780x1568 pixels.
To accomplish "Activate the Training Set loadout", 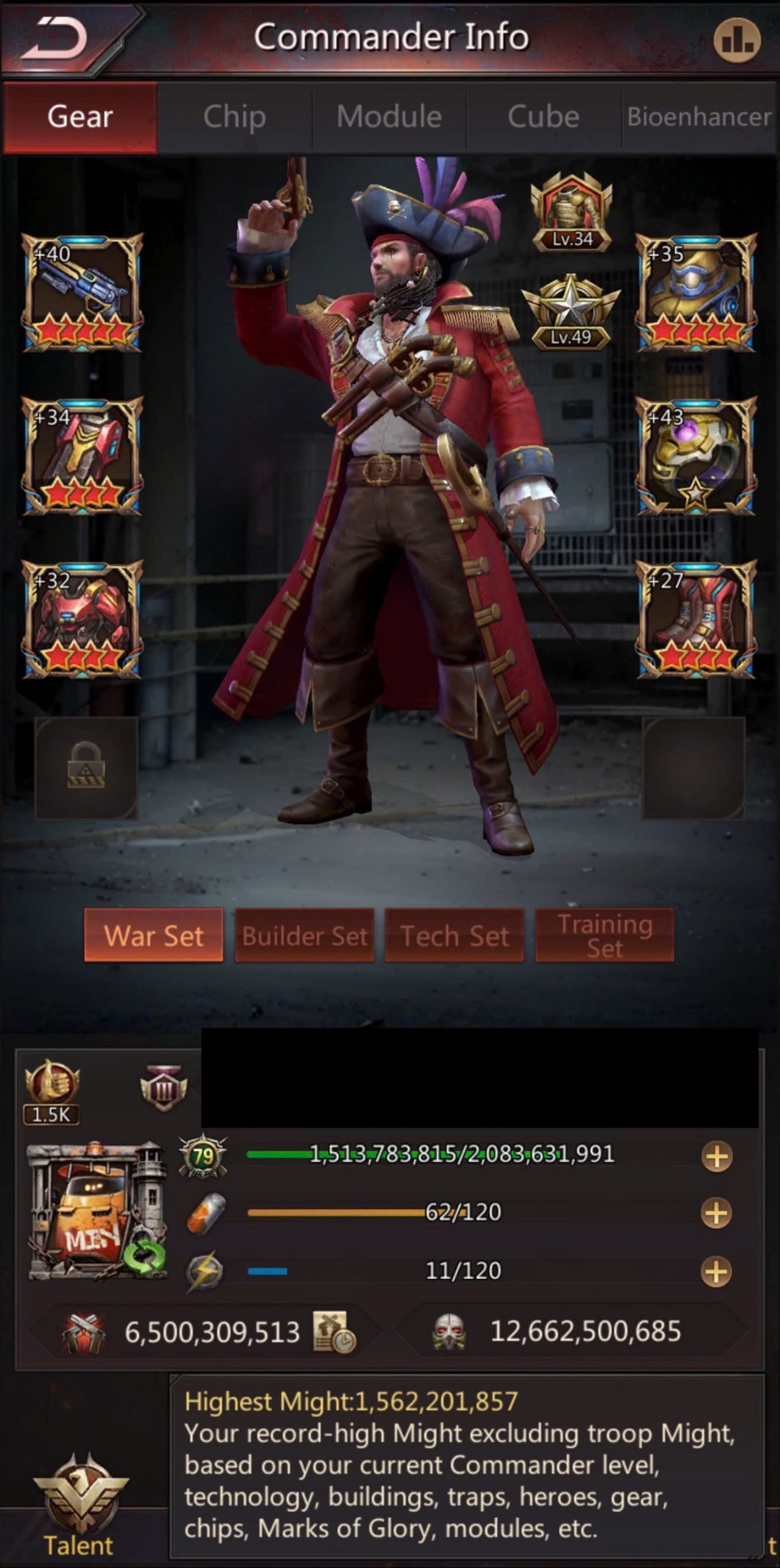I will [x=605, y=935].
